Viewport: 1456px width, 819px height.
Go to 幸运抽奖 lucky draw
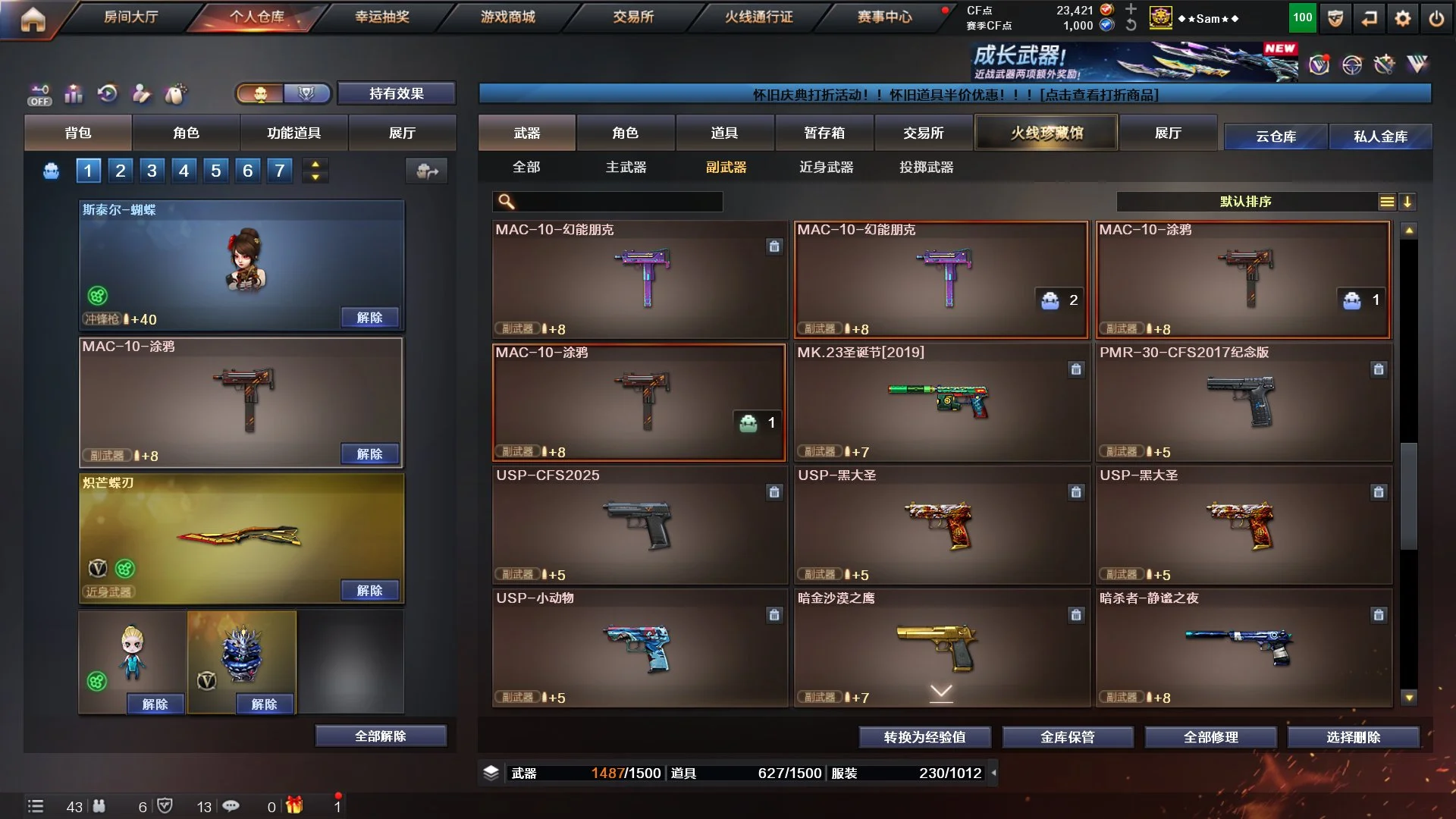[382, 17]
